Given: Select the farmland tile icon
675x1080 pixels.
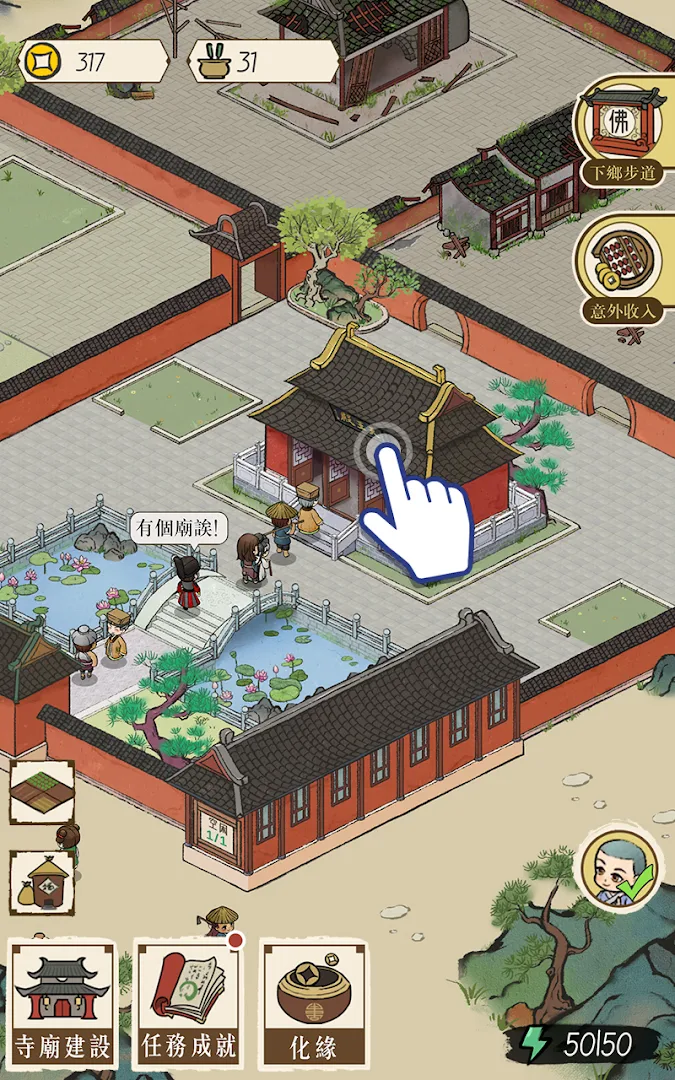Looking at the screenshot, I should (x=42, y=792).
